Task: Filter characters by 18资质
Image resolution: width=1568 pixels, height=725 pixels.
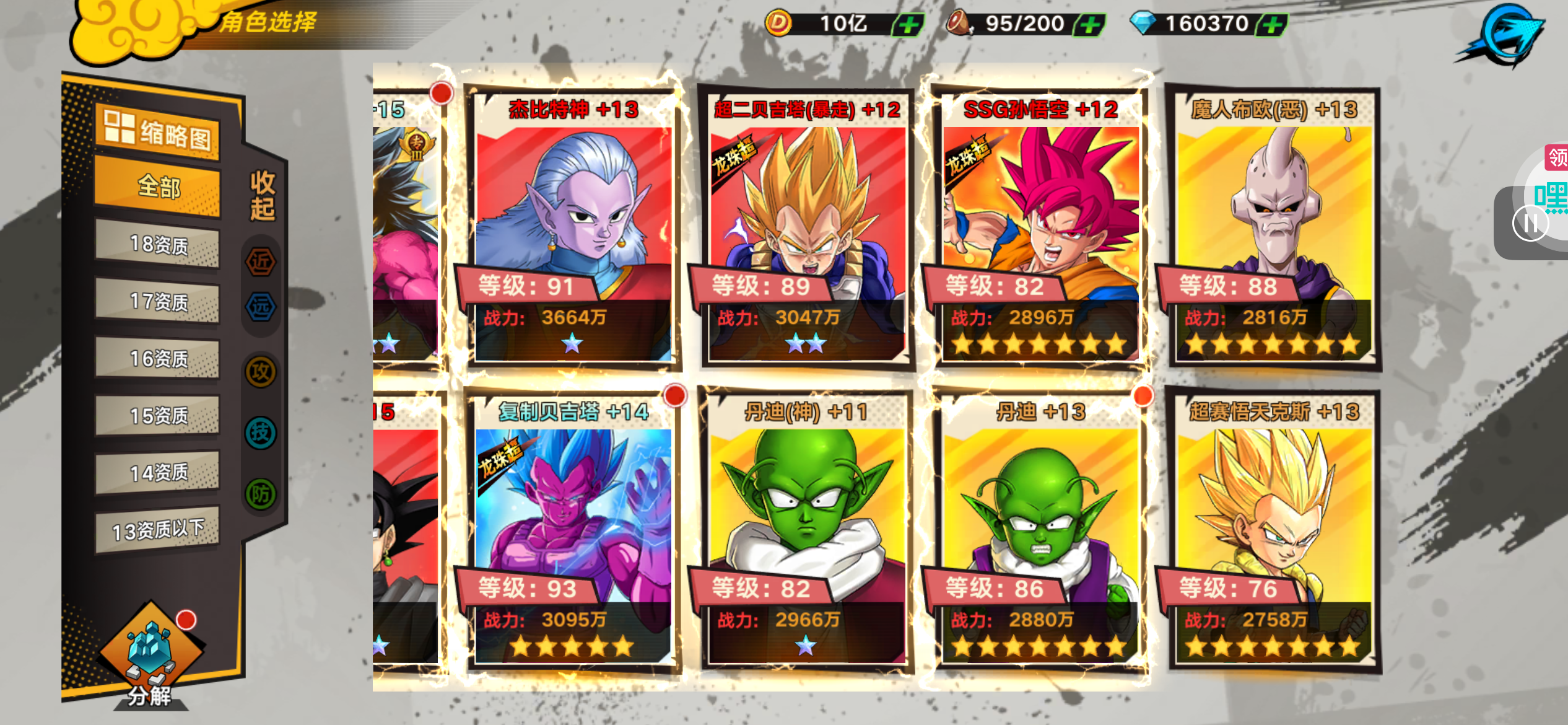Action: point(157,245)
